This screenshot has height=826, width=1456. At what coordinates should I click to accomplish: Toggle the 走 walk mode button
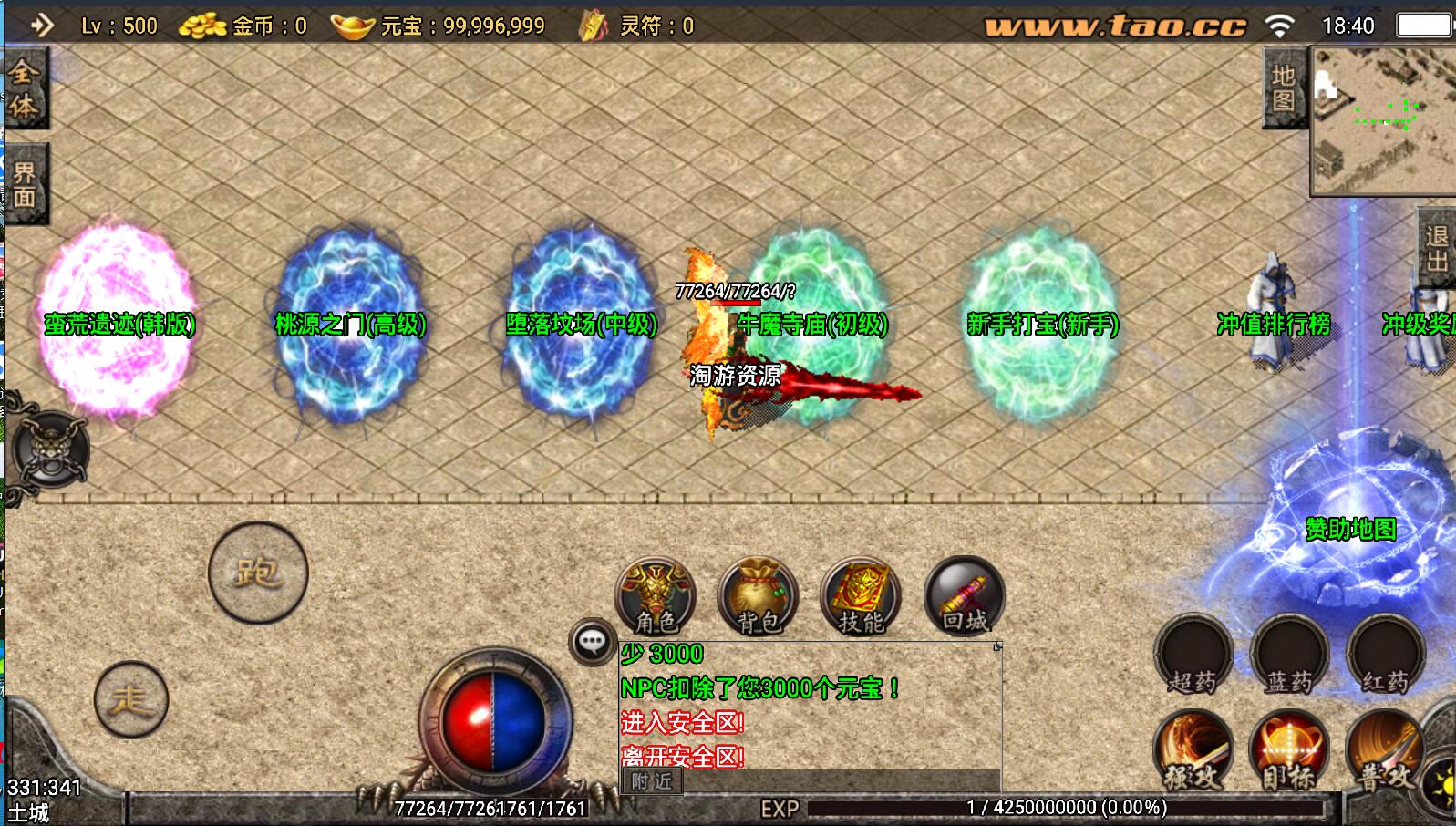[131, 699]
